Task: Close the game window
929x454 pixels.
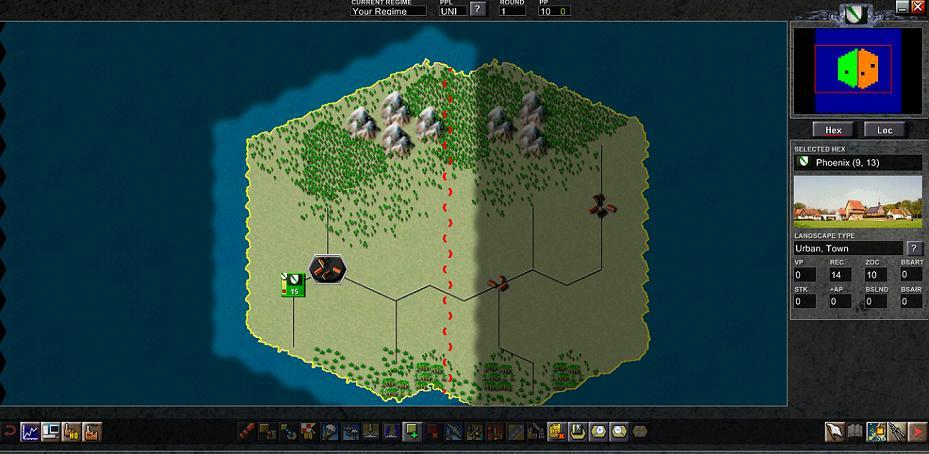Action: (x=918, y=7)
